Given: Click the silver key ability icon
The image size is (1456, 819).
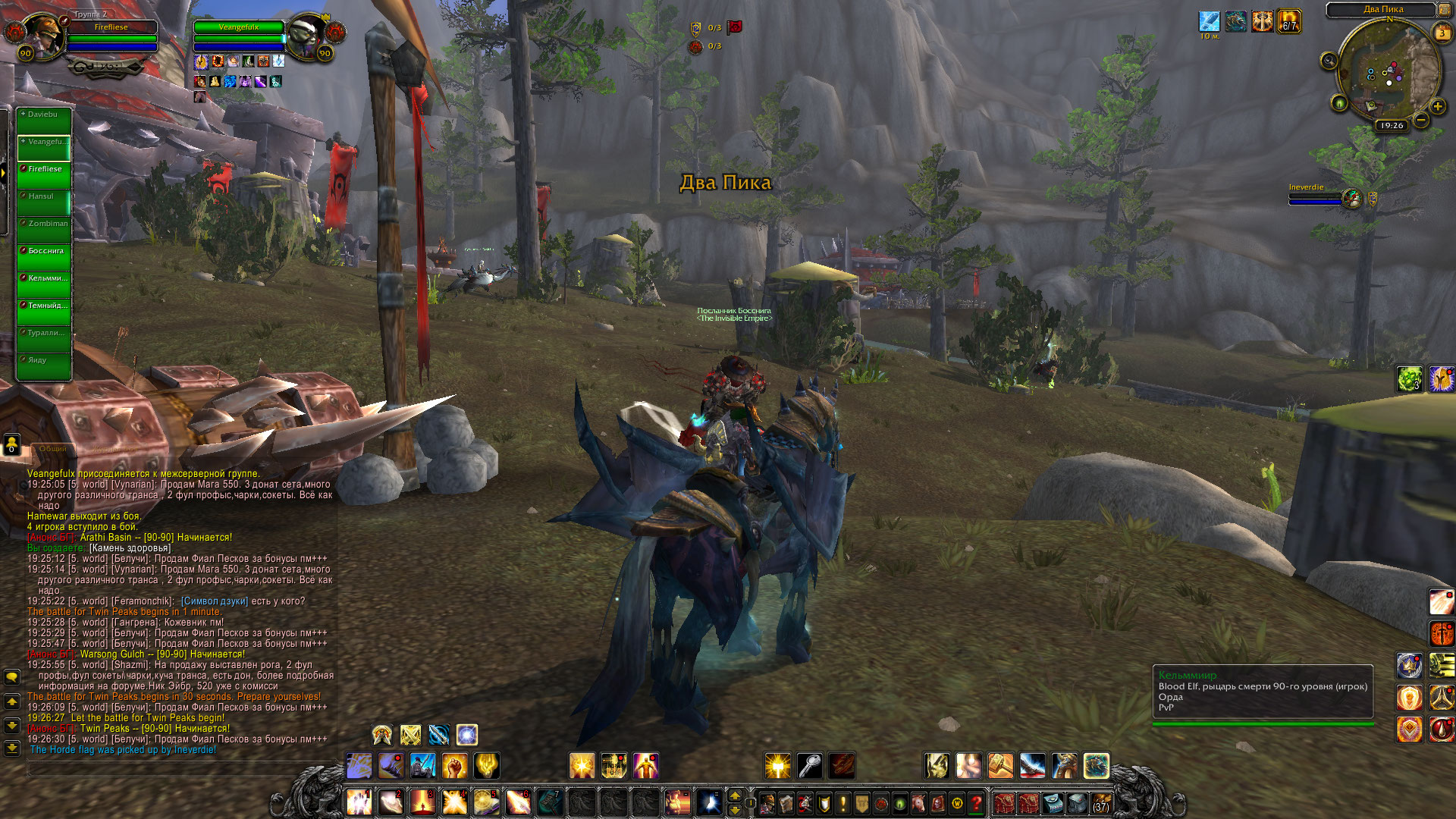Looking at the screenshot, I should click(810, 766).
